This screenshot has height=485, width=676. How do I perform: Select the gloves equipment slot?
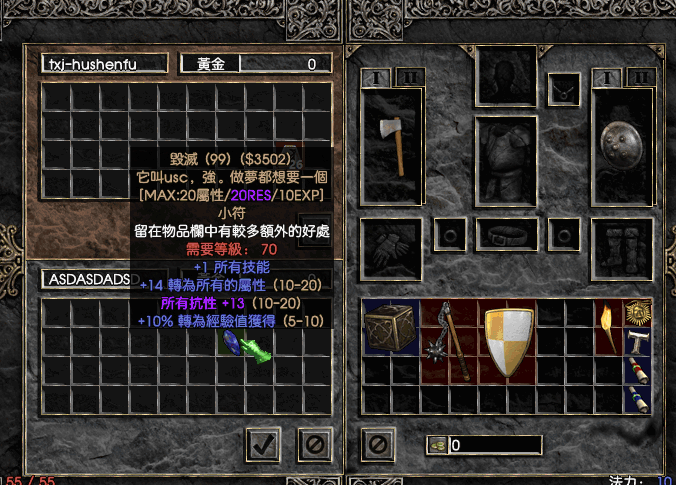pyautogui.click(x=391, y=244)
